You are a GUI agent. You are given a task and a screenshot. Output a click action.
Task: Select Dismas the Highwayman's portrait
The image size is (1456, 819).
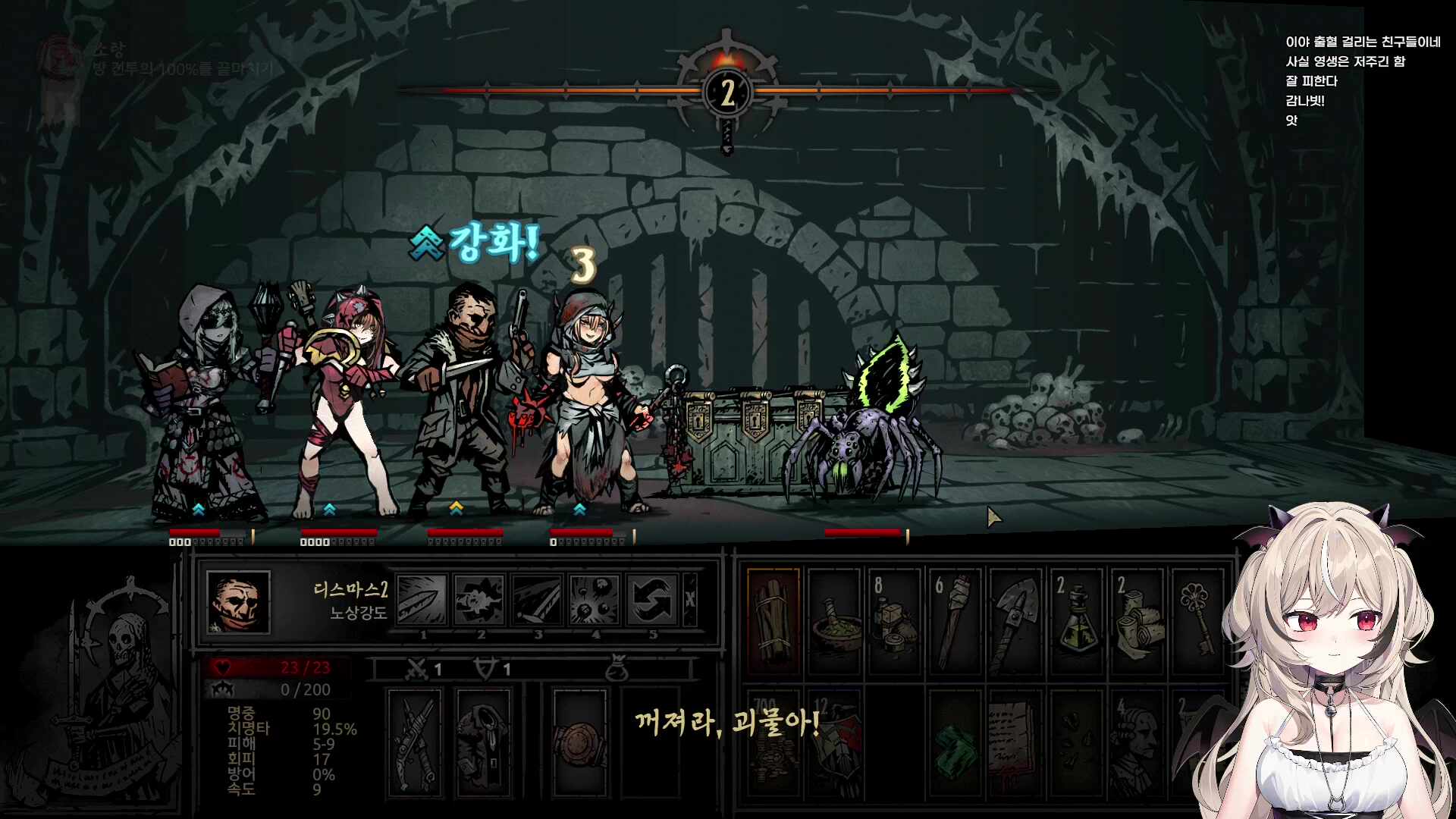click(x=238, y=602)
